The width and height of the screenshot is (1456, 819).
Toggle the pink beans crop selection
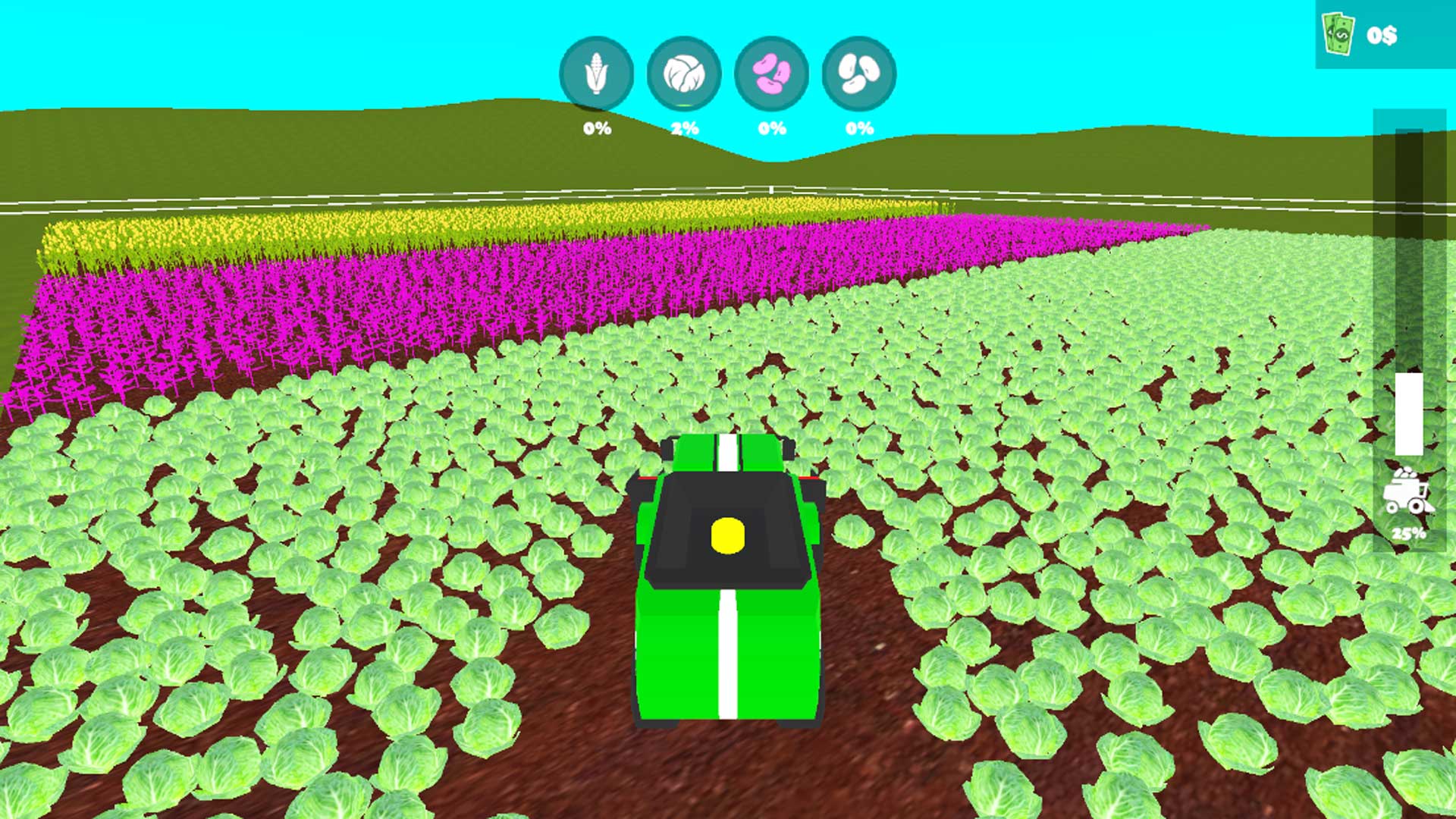(x=772, y=75)
